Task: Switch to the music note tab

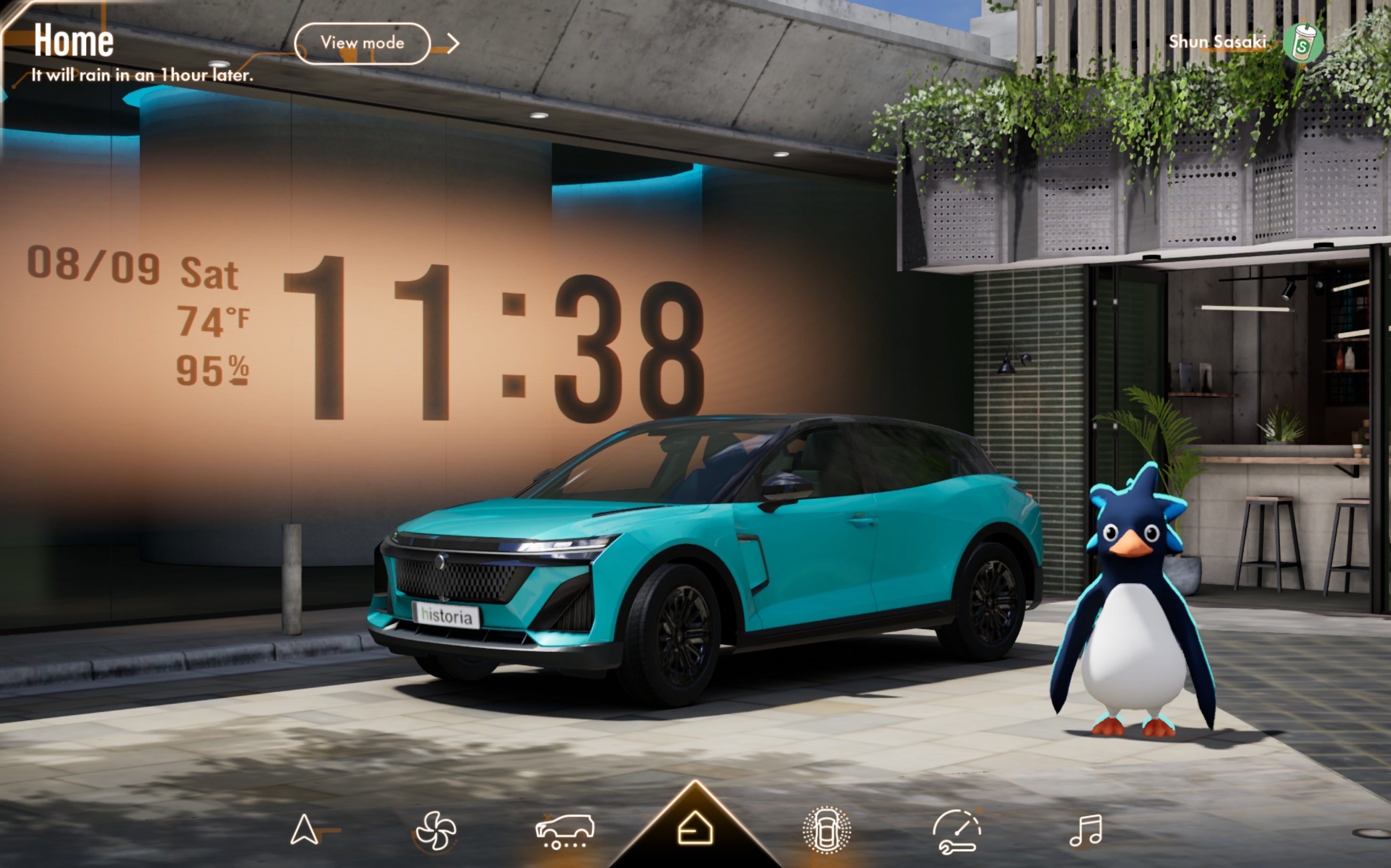Action: (x=1086, y=830)
